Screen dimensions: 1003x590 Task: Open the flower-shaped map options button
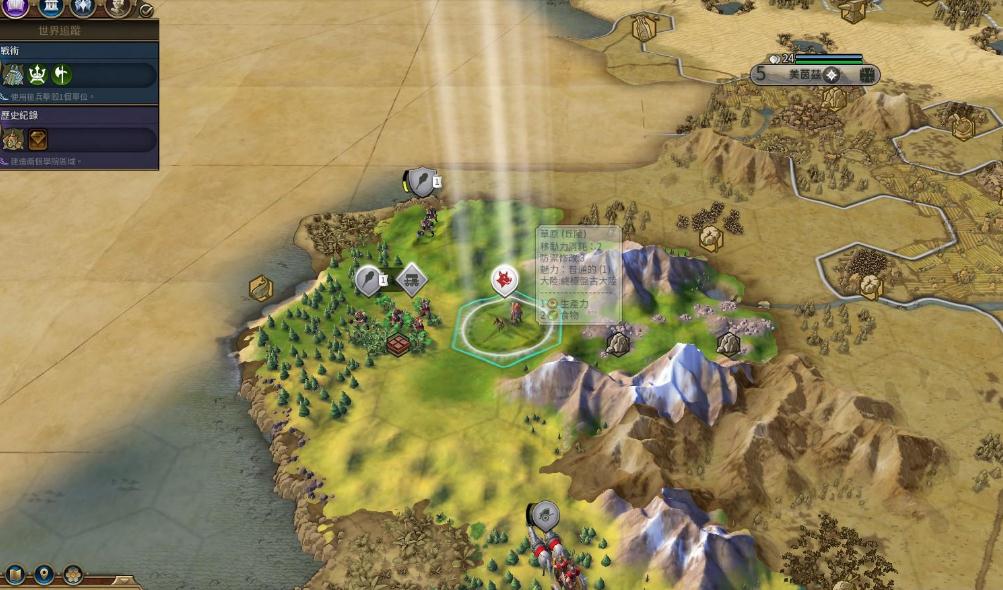[73, 575]
